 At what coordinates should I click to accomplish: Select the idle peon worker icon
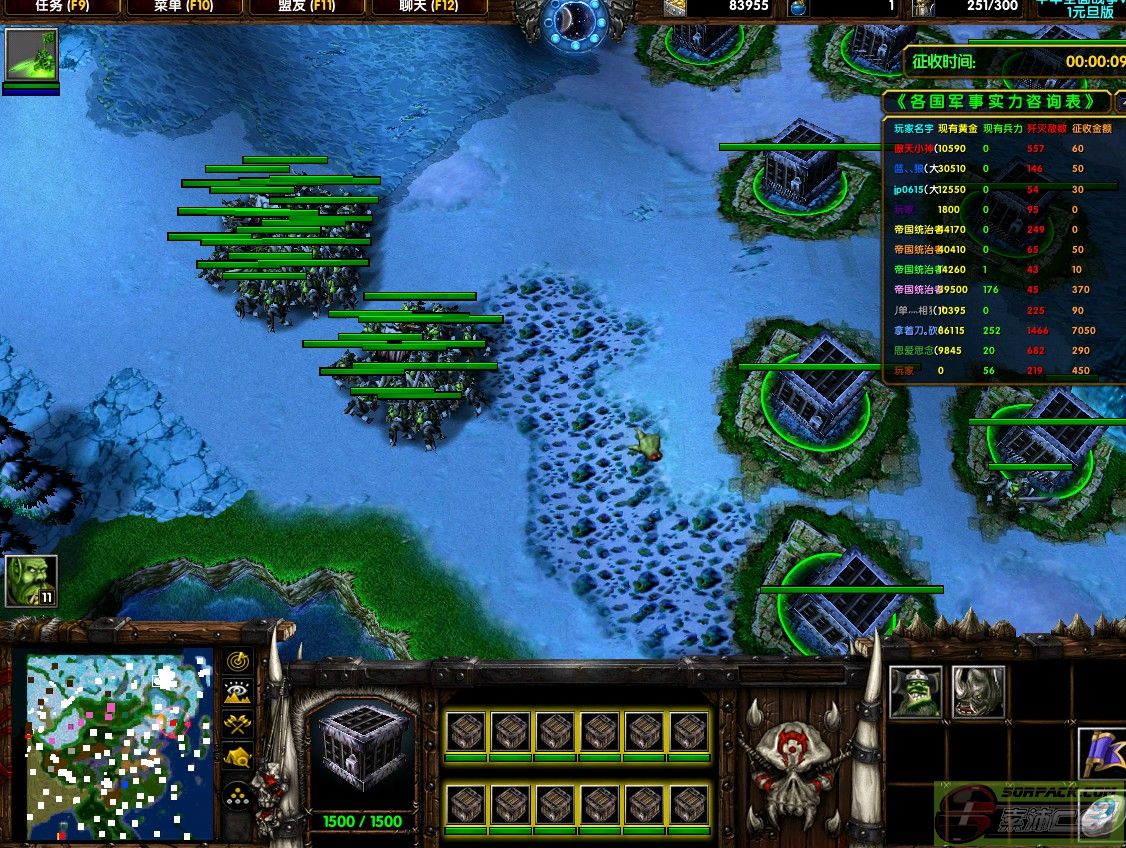point(31,581)
